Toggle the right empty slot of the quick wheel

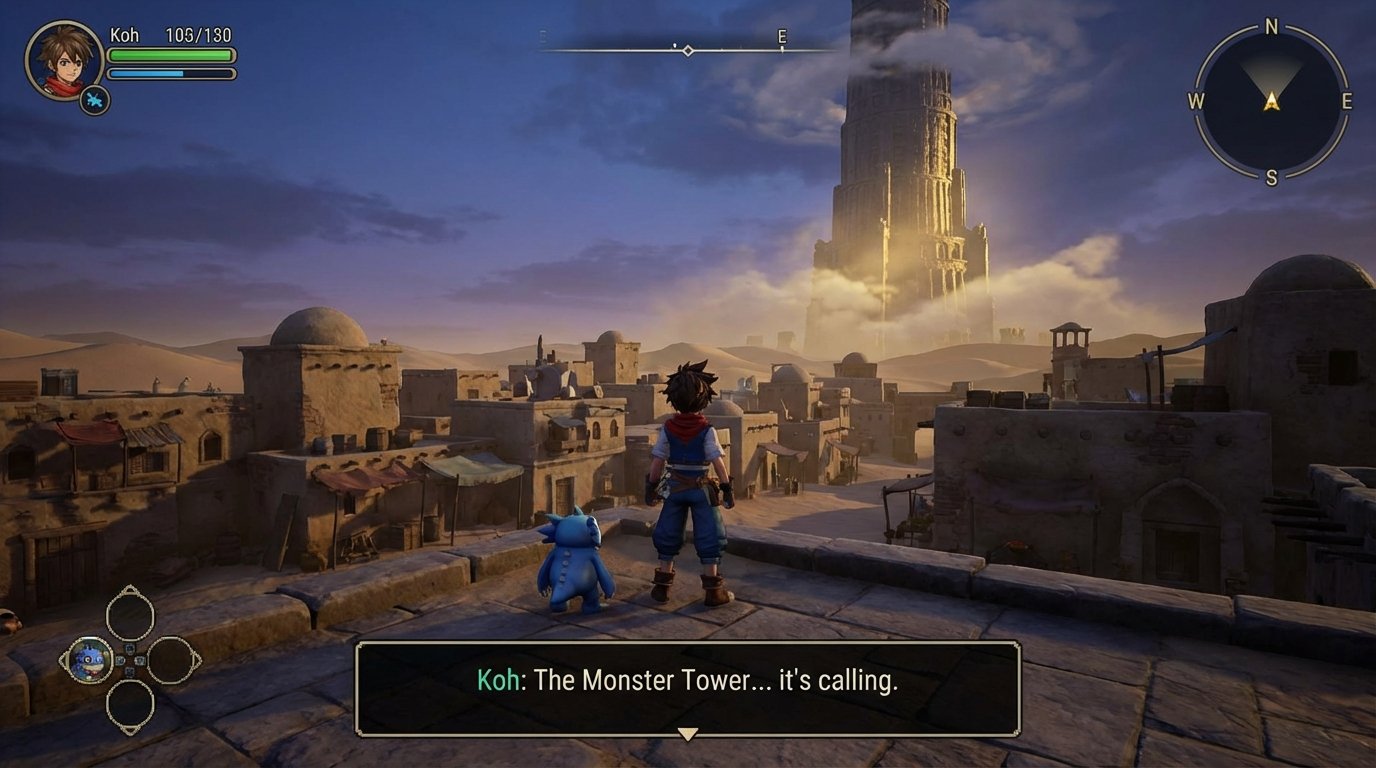tap(171, 660)
